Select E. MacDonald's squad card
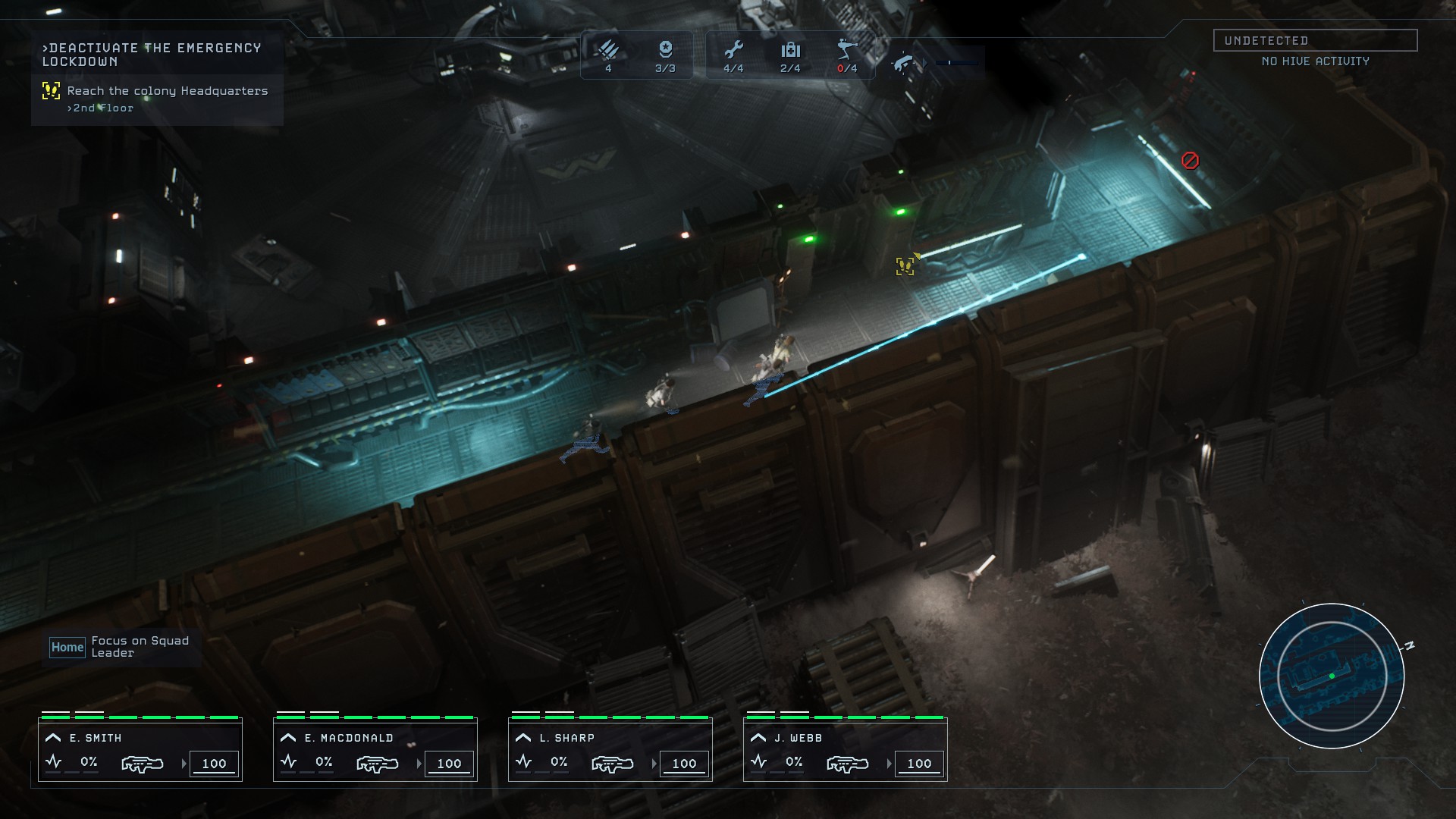The image size is (1456, 819). coord(375,749)
